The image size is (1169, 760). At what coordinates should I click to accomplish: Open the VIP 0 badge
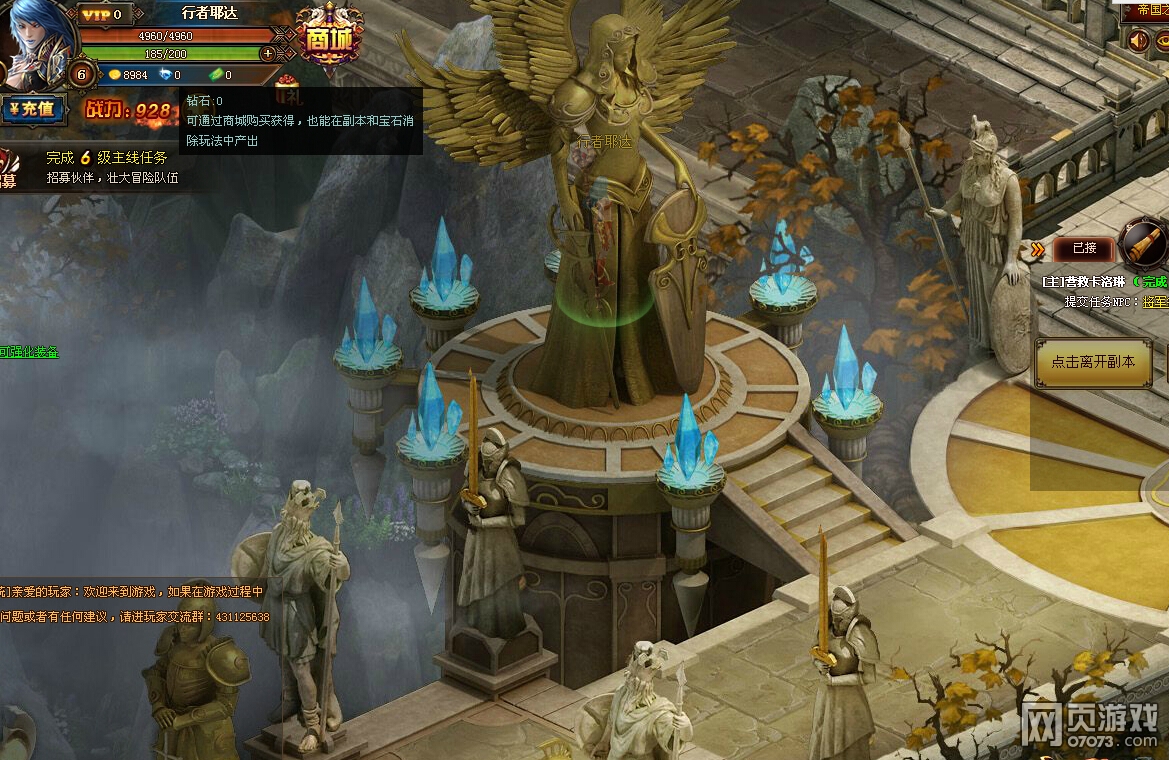[x=106, y=14]
